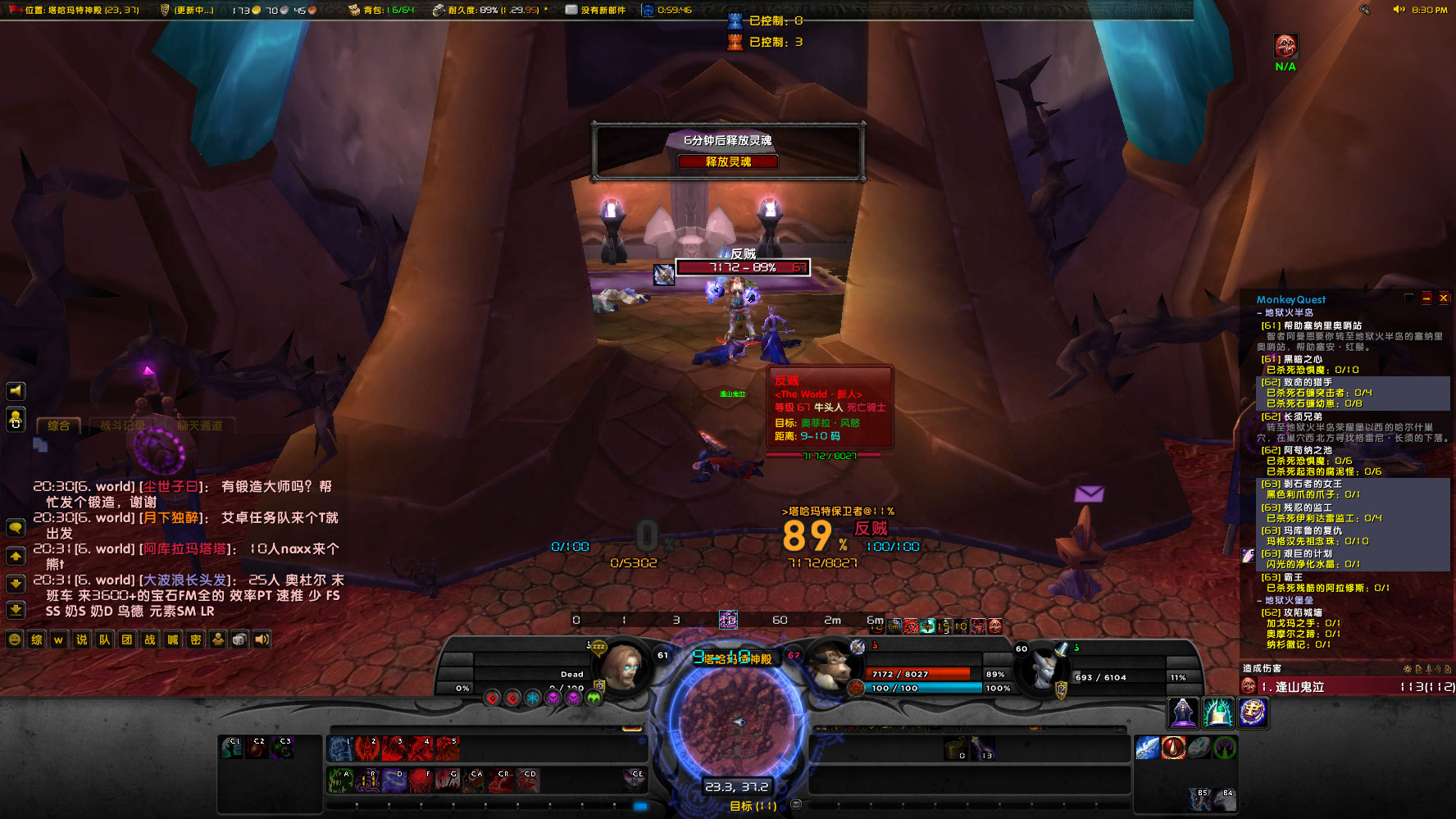Viewport: 1456px width, 819px height.
Task: Toggle the speaker icon on the left edge
Action: point(15,389)
